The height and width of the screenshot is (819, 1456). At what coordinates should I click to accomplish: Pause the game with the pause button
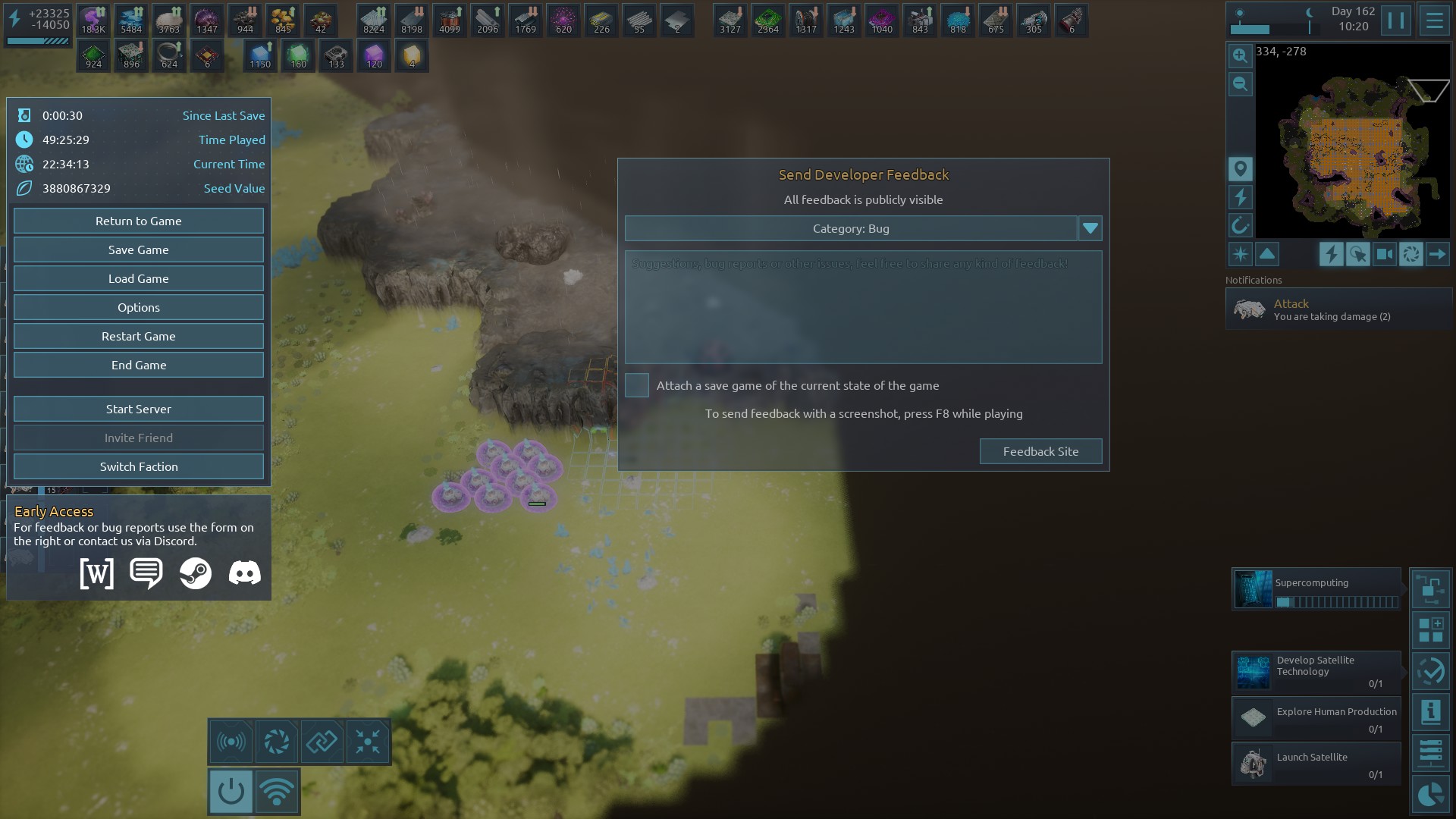click(1395, 20)
